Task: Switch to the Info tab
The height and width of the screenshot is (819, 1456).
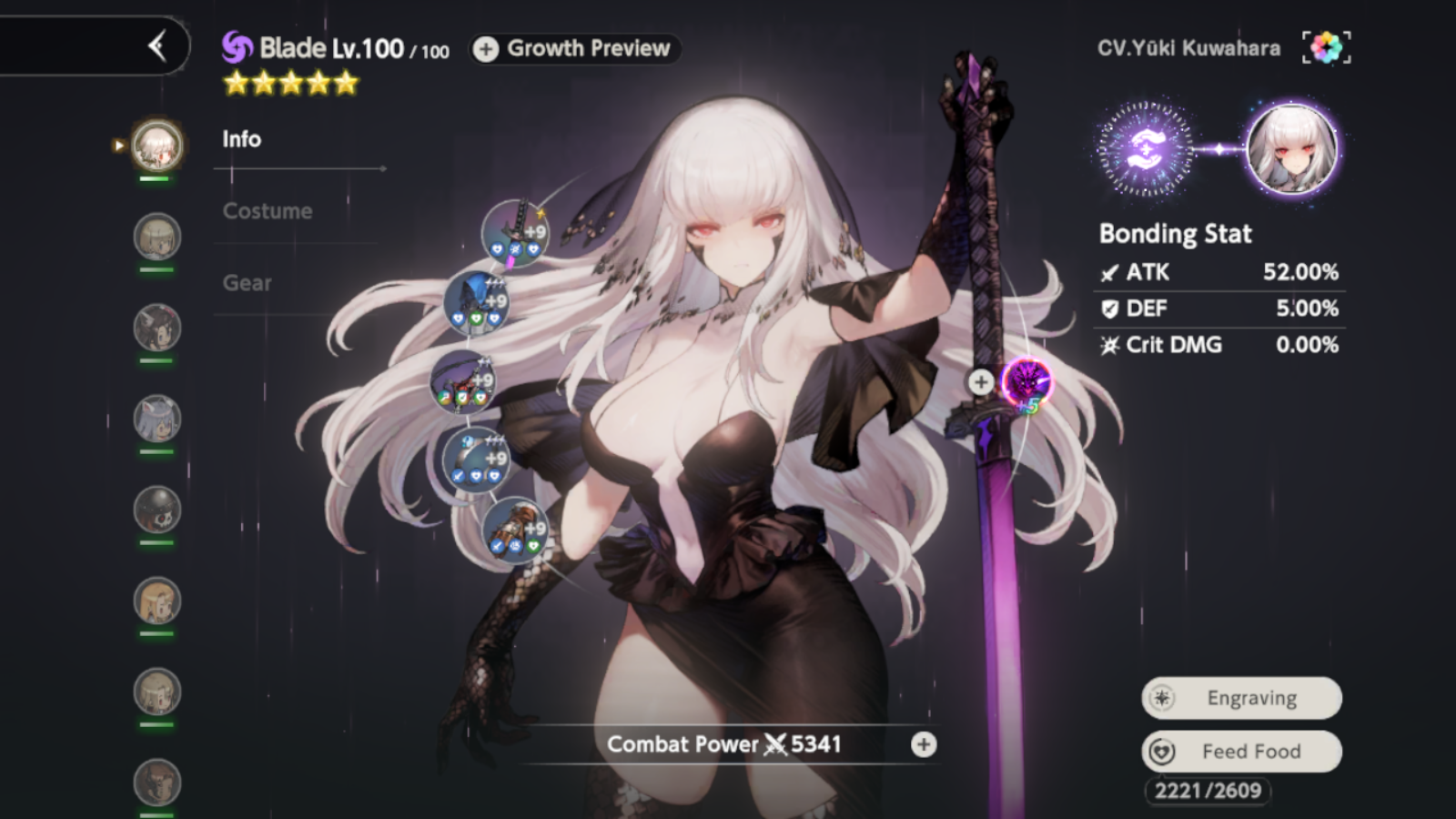Action: (242, 139)
